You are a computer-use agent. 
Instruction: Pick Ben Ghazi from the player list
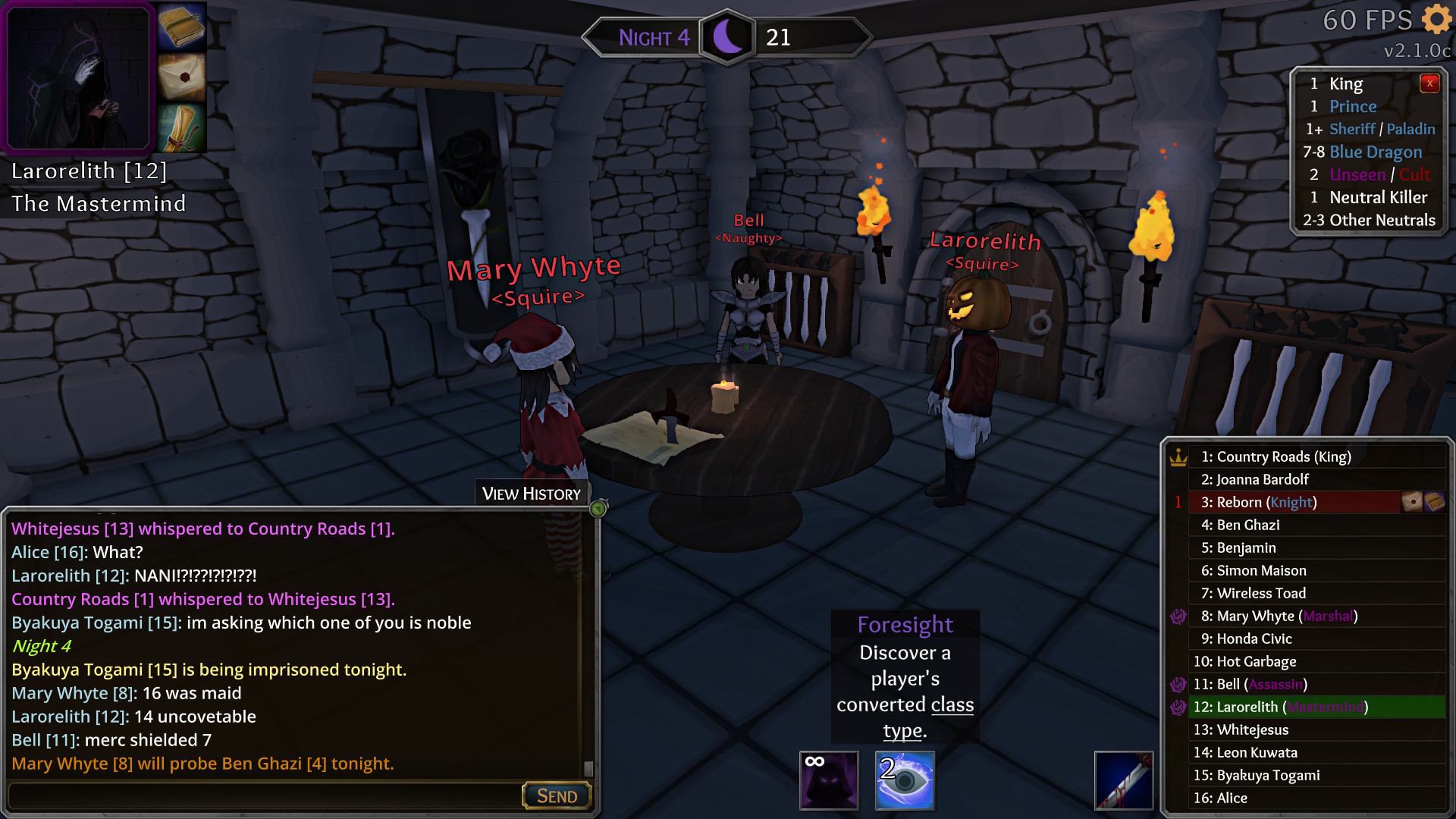(x=1247, y=525)
